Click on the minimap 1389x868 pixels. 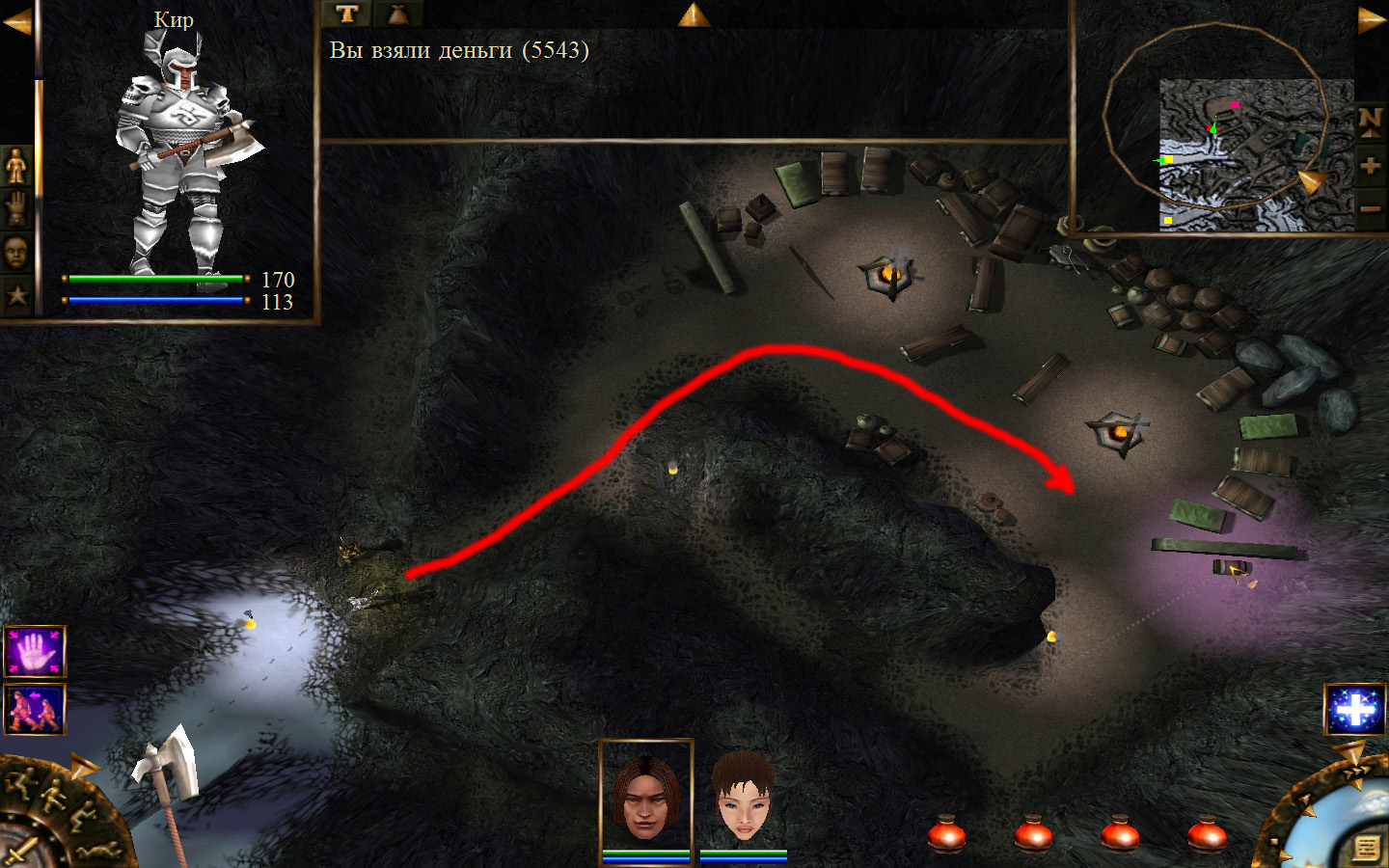click(x=1254, y=154)
